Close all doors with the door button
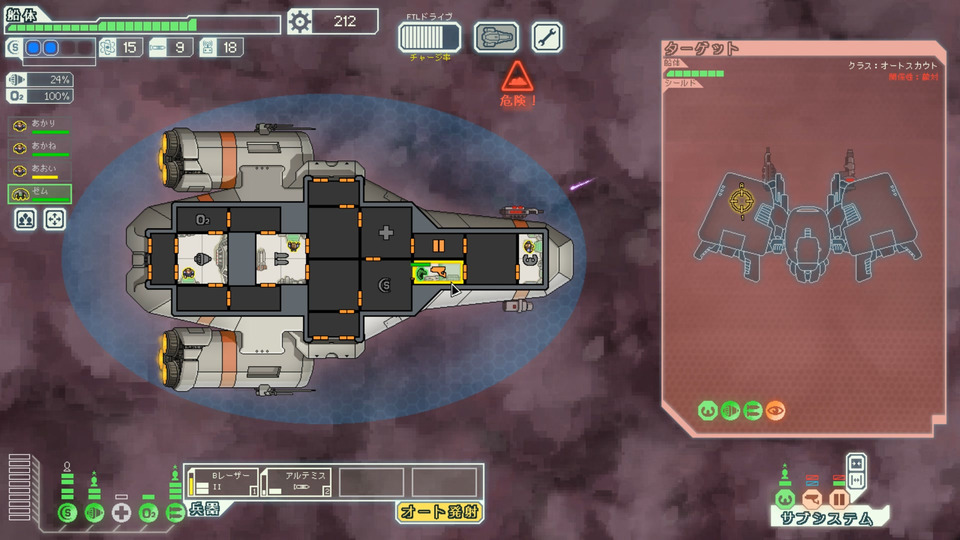 (856, 462)
